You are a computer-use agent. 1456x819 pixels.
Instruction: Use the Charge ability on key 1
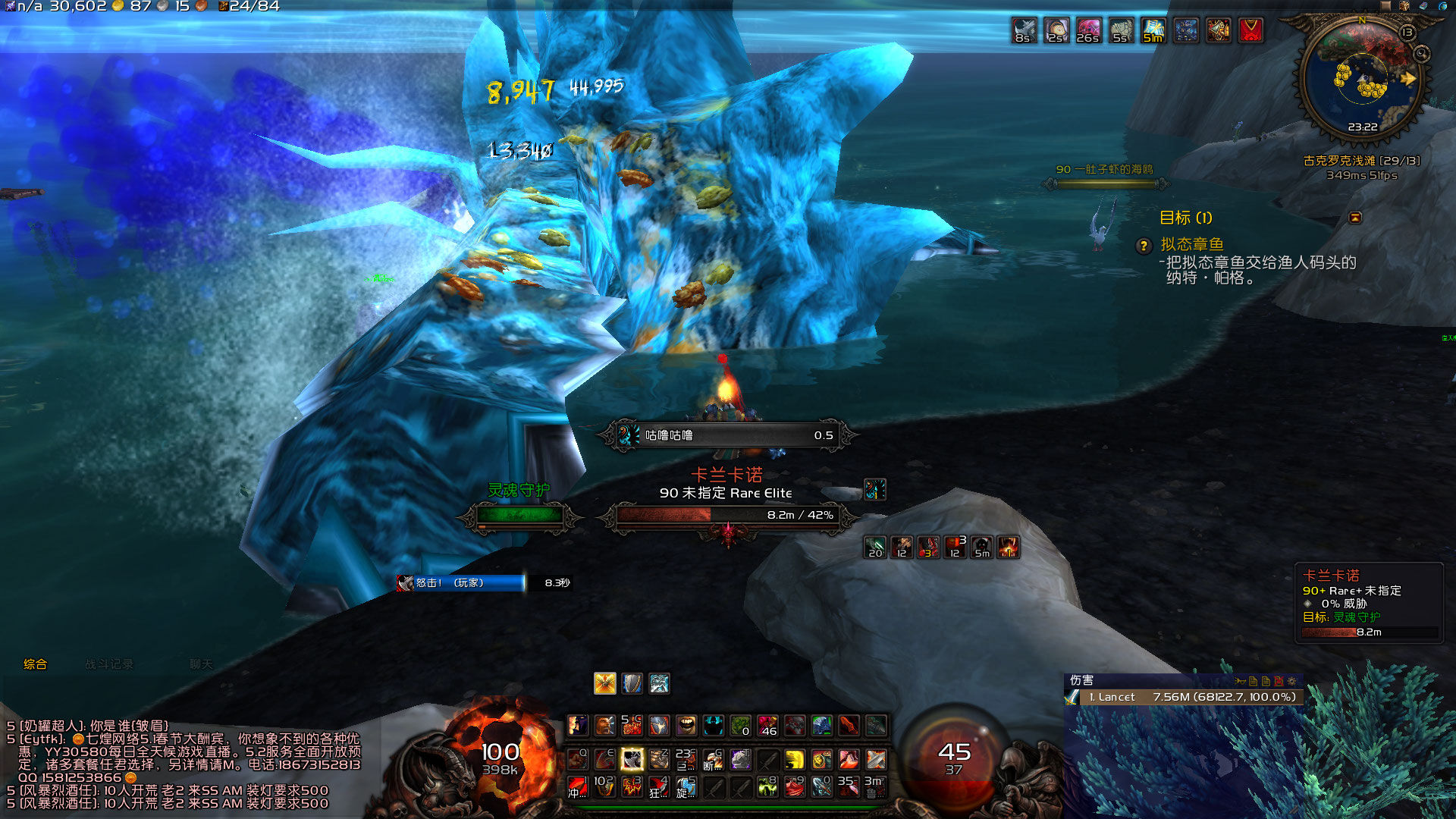(578, 786)
